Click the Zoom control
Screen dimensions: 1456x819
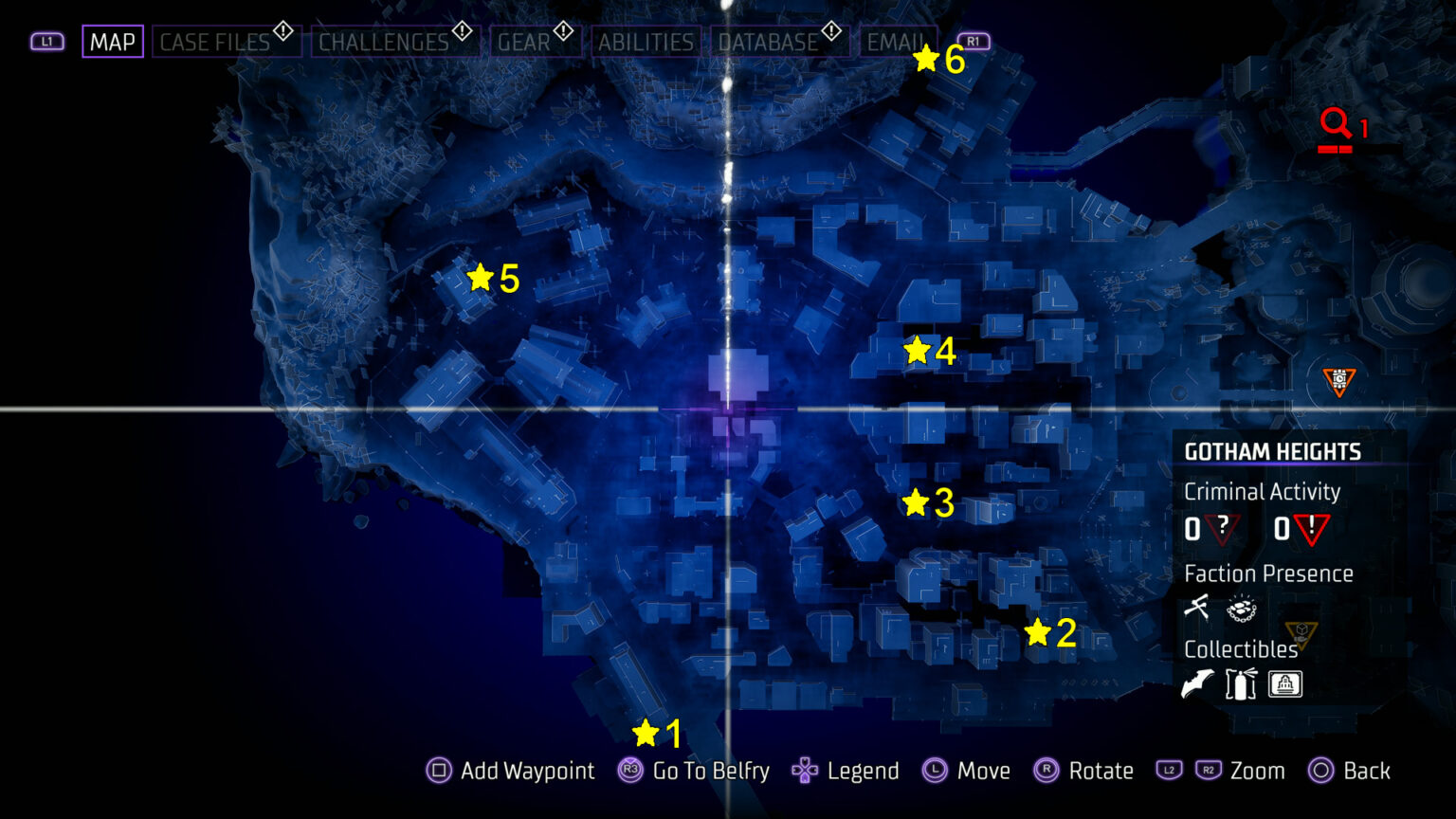pyautogui.click(x=1259, y=771)
